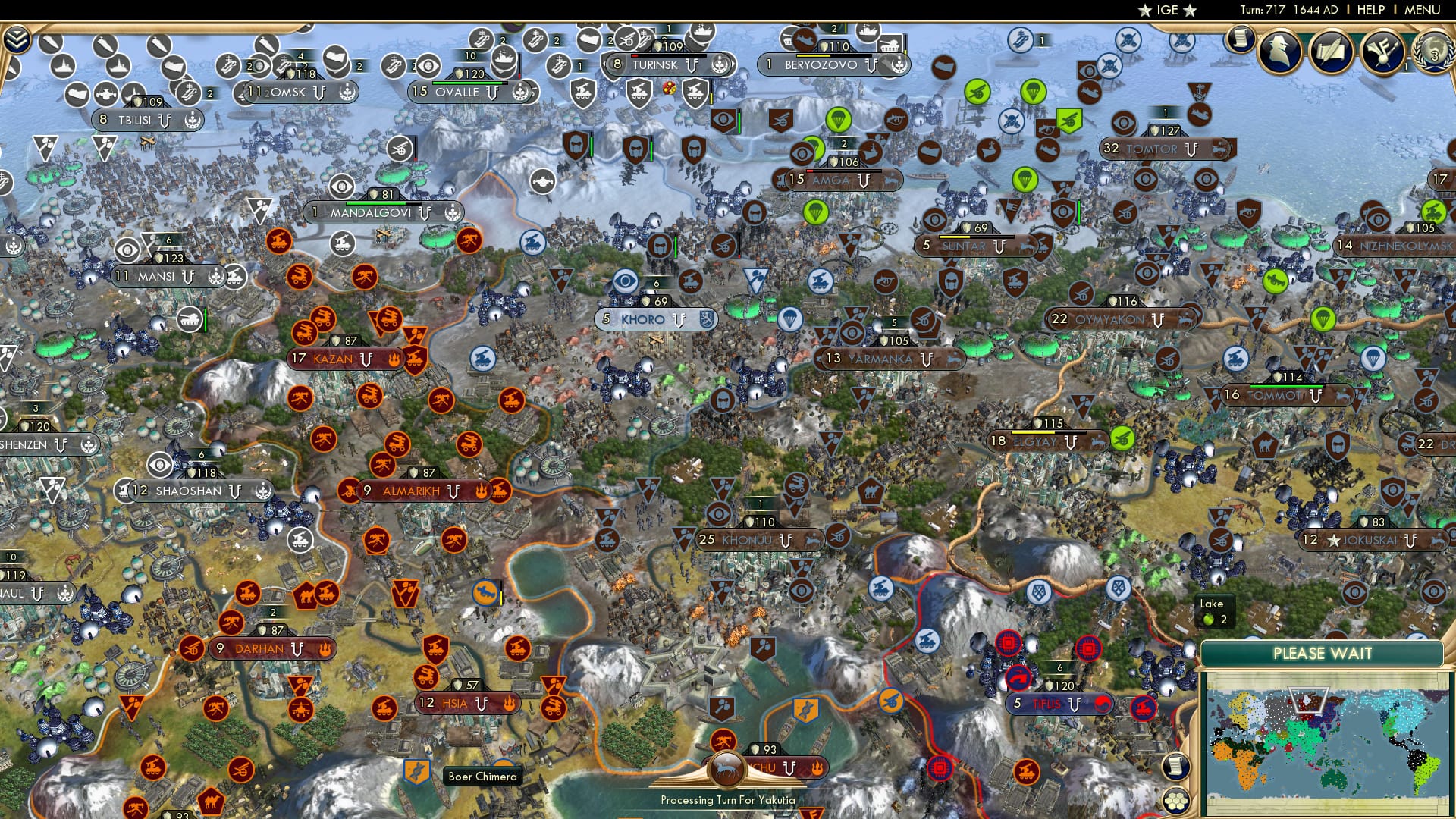
Task: Click the green production bar under Ovalle
Action: 469,84
